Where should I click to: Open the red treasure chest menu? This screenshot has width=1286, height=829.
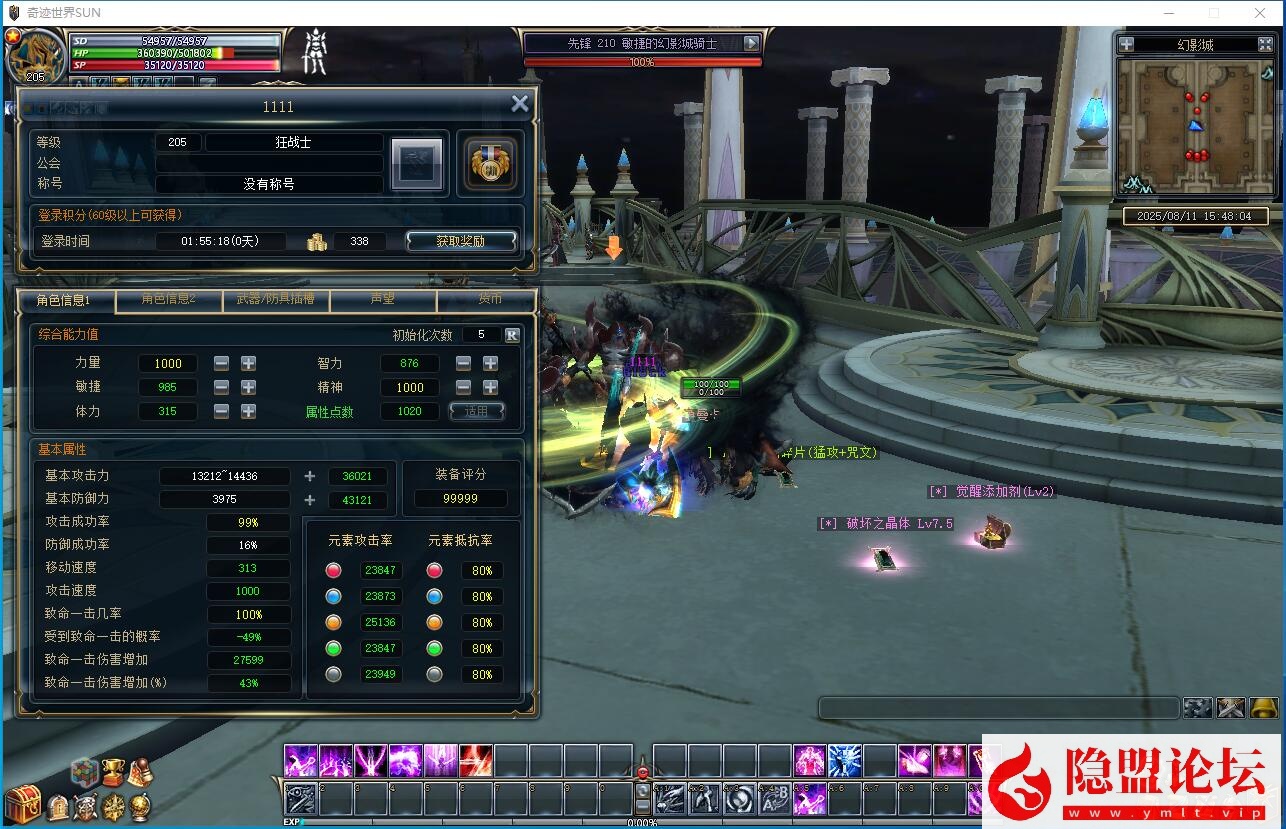click(x=22, y=804)
